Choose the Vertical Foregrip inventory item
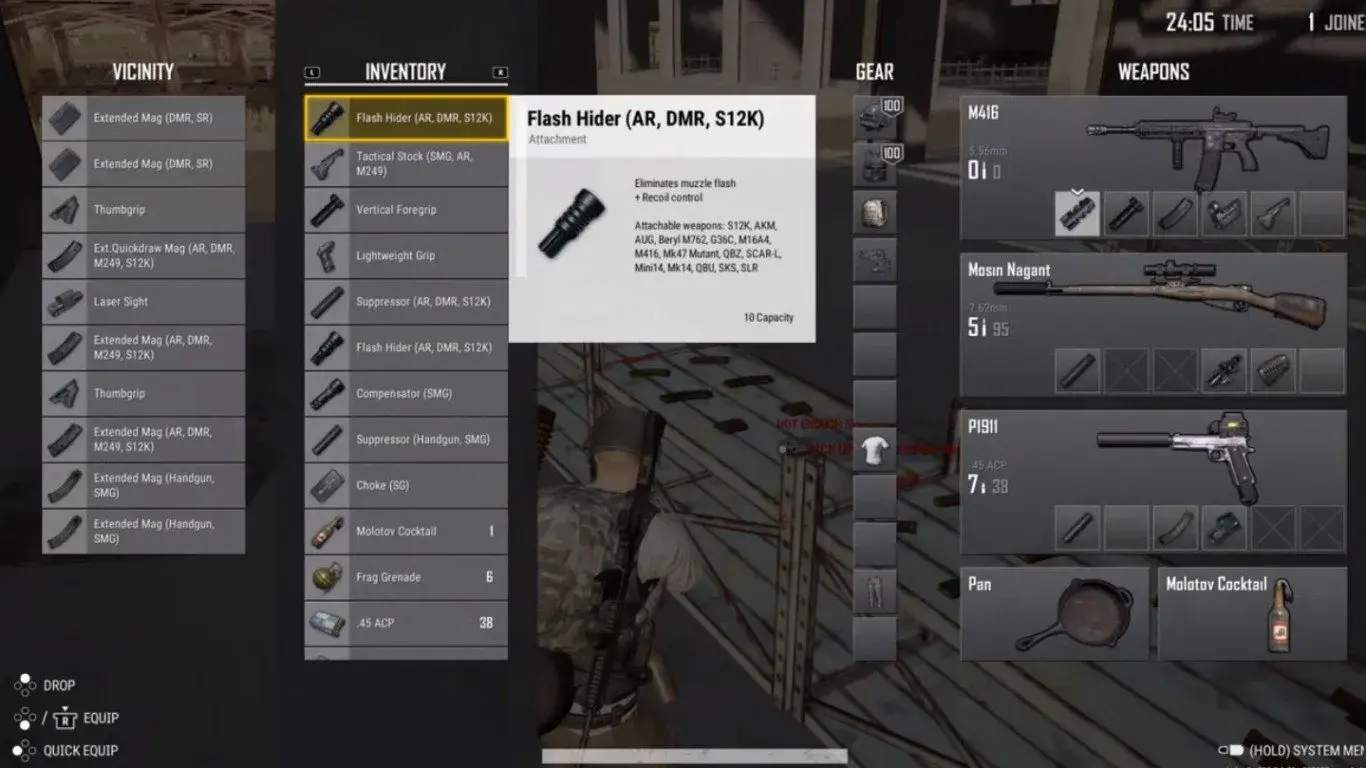Screen dimensions: 1366x768 click(x=406, y=210)
